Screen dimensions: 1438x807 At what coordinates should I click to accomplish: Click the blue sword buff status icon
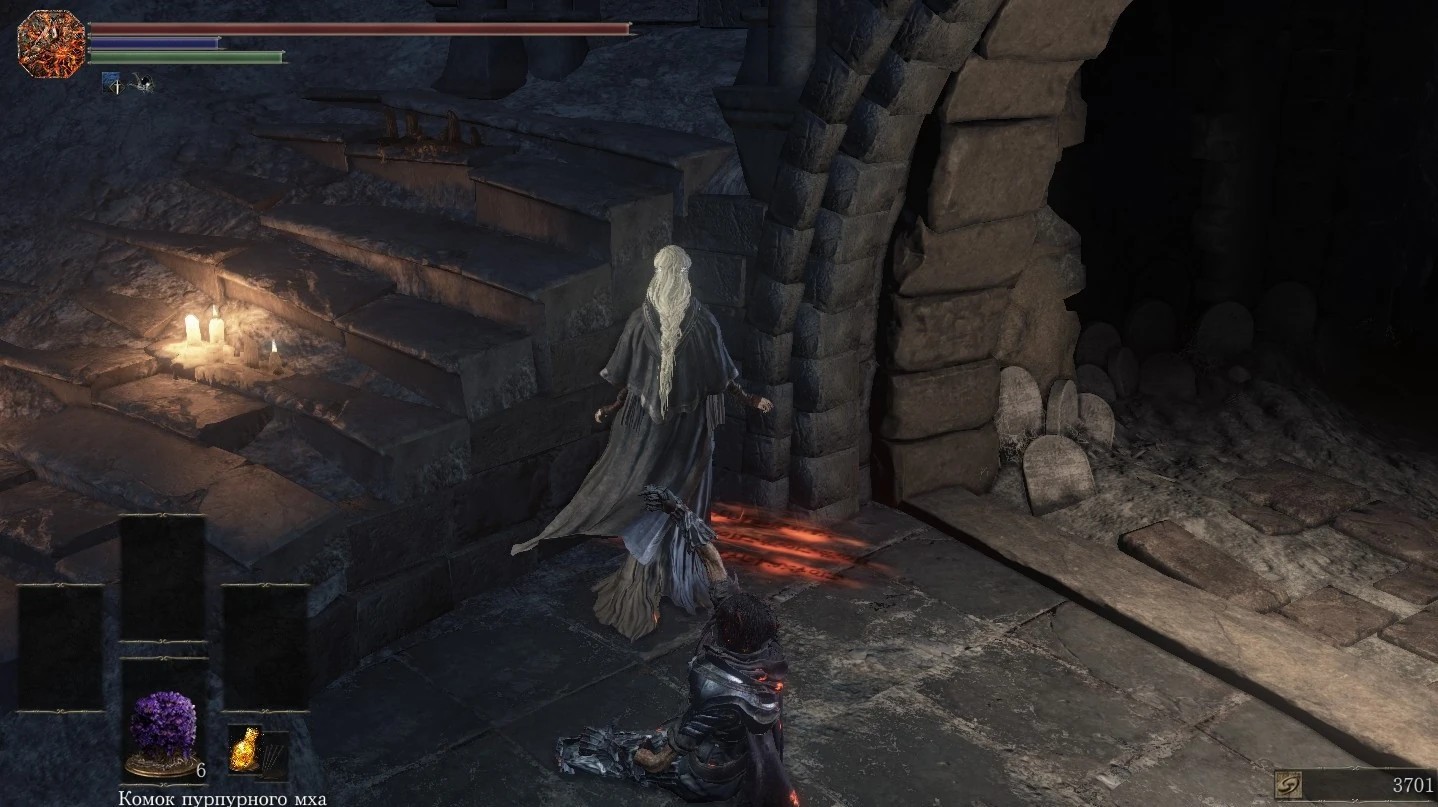click(111, 85)
